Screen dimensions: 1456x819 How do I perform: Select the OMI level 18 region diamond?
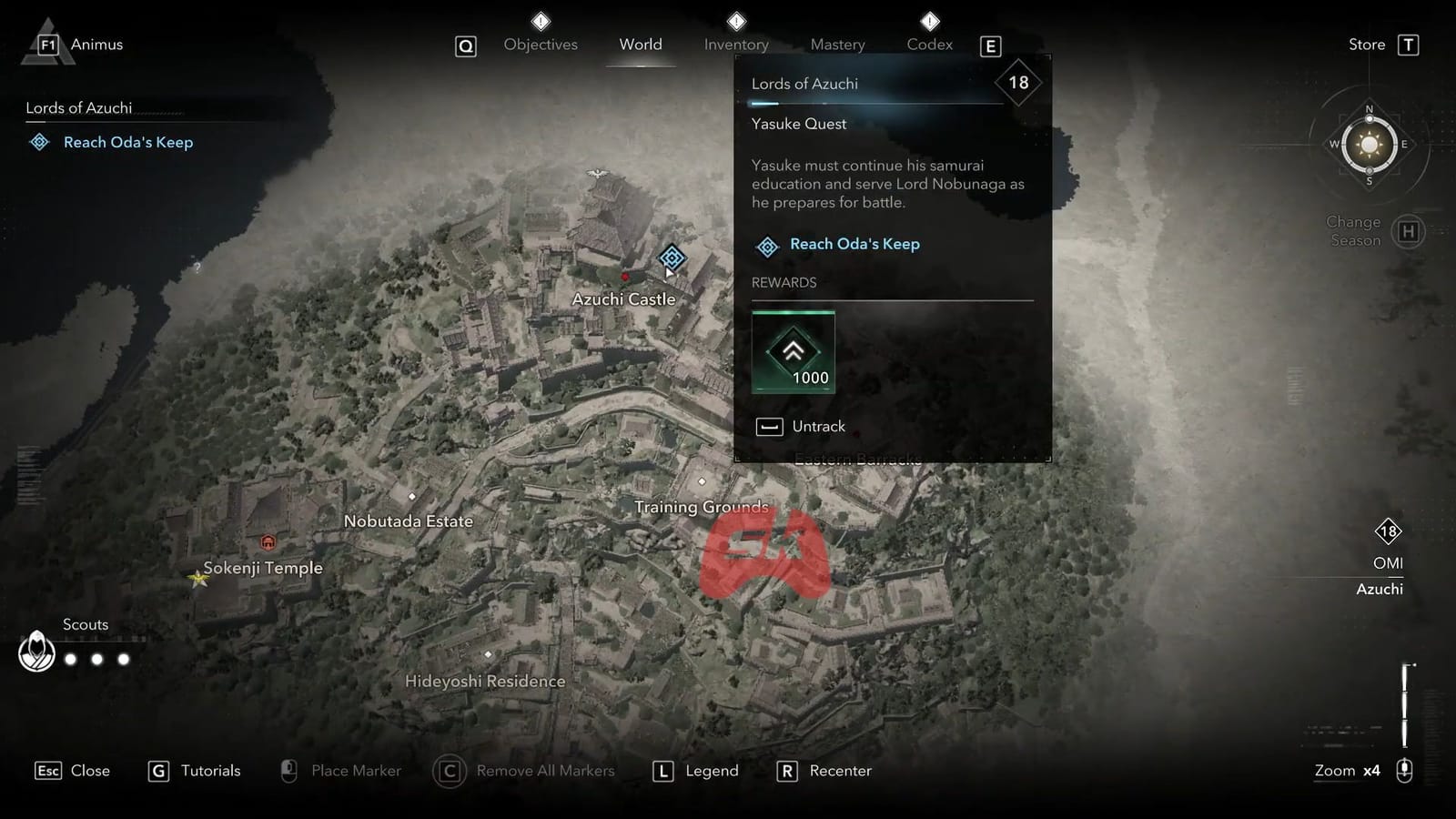tap(1387, 532)
